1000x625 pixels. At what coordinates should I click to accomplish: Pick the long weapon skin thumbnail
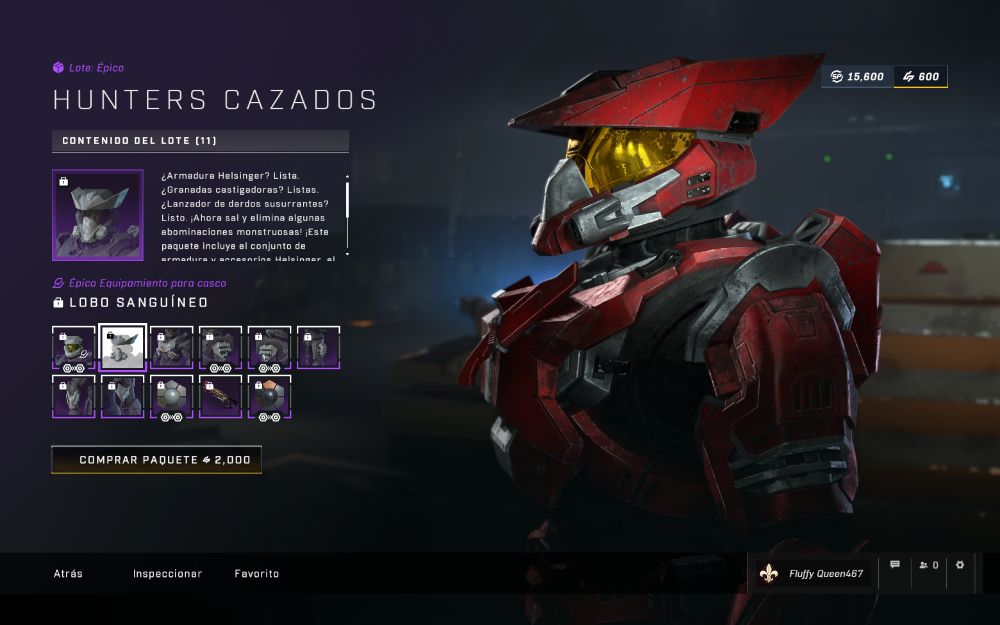click(221, 397)
